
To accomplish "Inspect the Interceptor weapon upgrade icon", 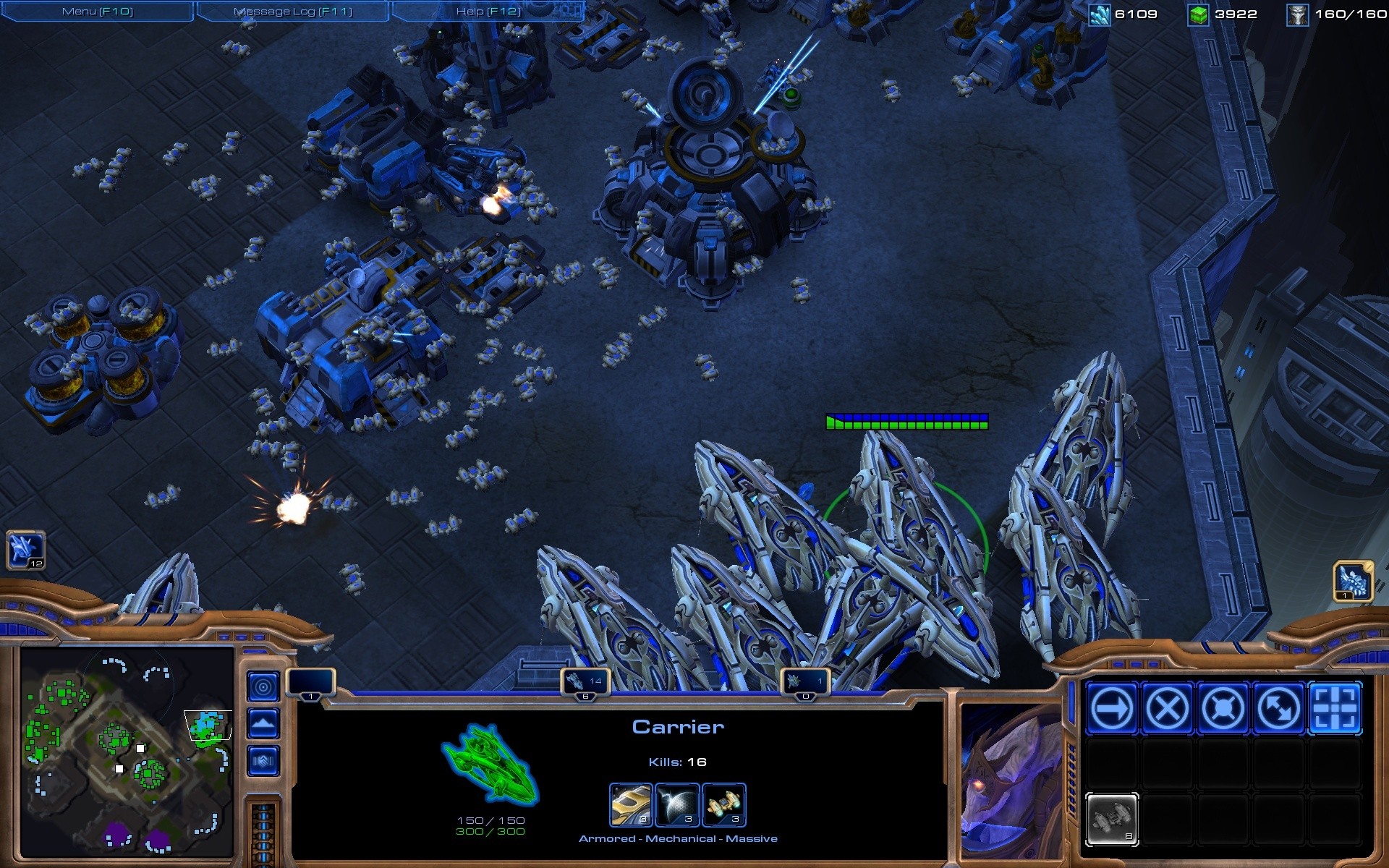I will 723,804.
